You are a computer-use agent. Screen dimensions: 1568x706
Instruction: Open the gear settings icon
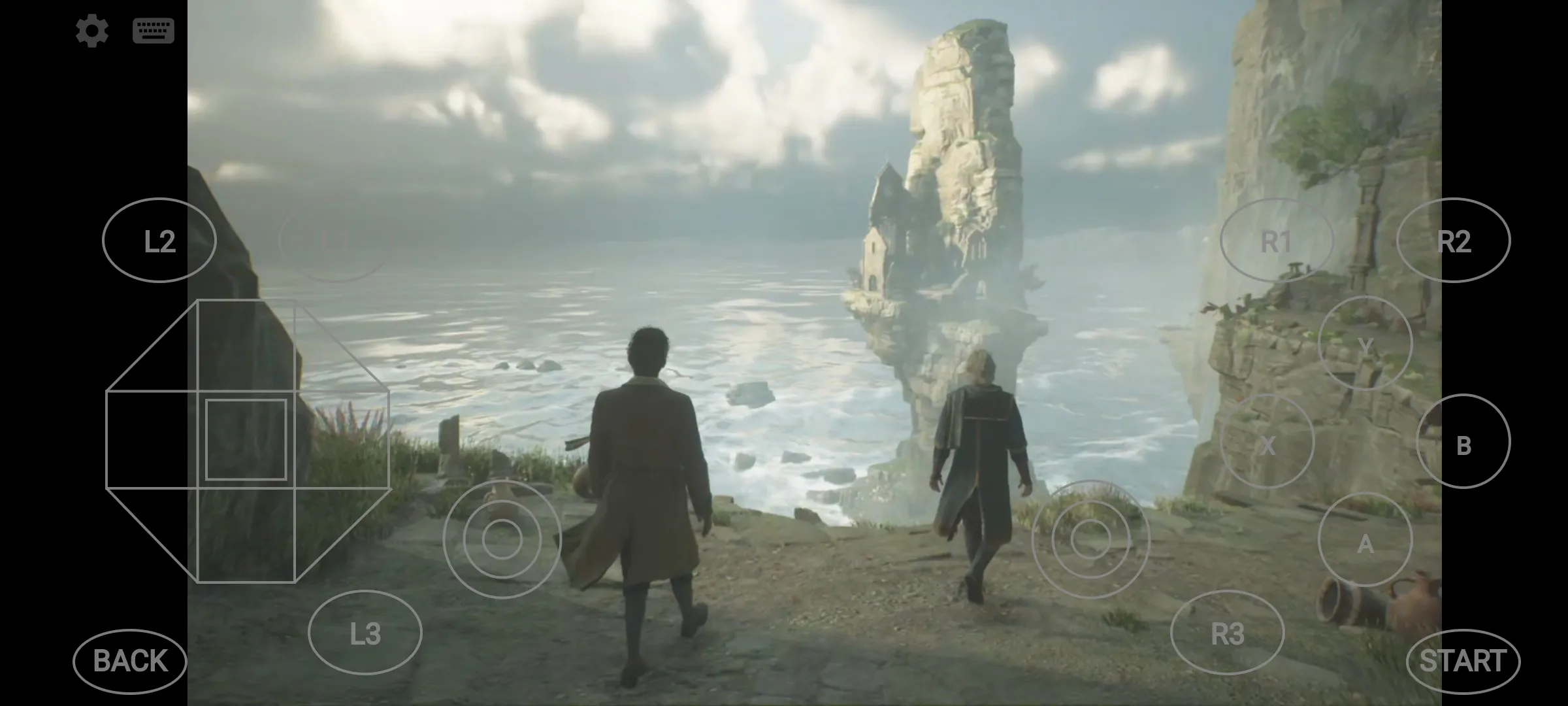pos(91,31)
